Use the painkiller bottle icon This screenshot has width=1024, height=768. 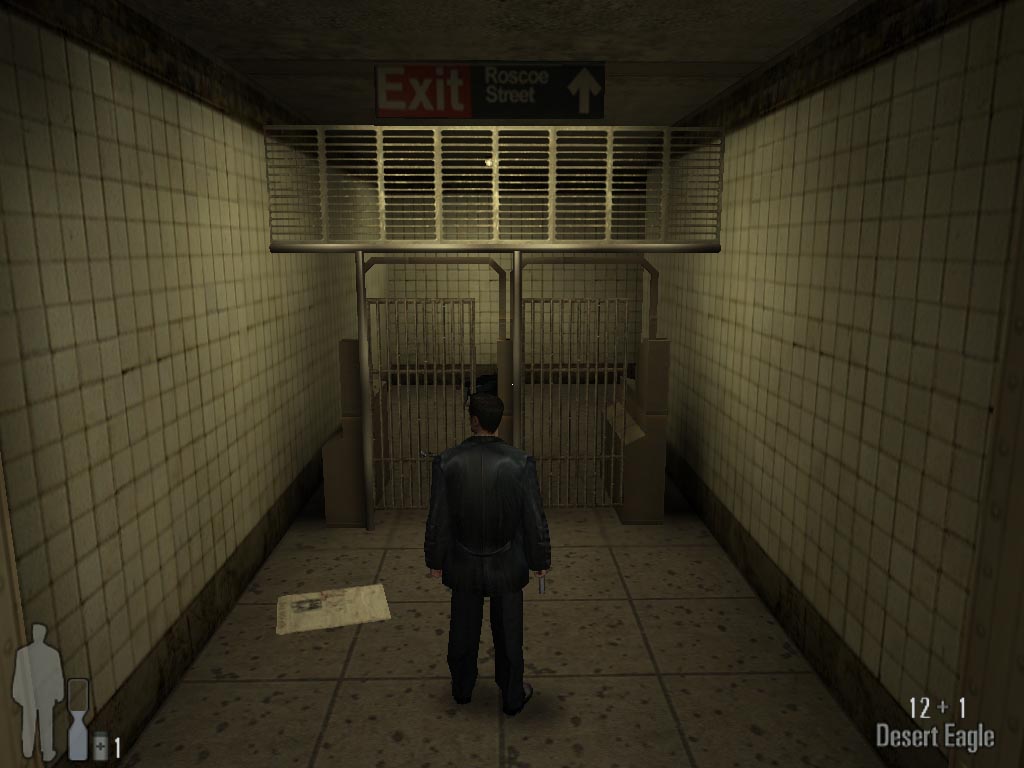click(101, 746)
